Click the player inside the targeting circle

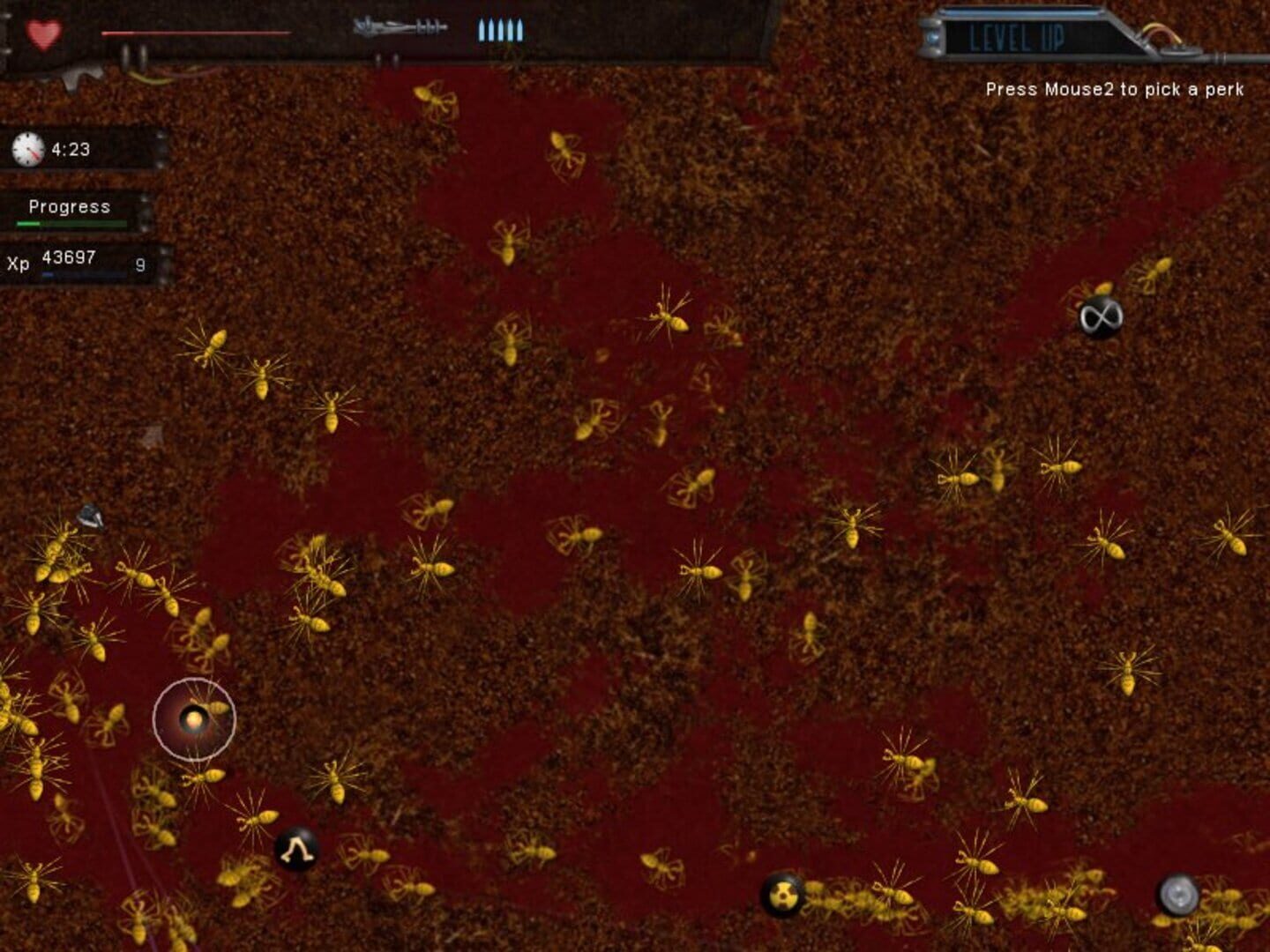(196, 718)
